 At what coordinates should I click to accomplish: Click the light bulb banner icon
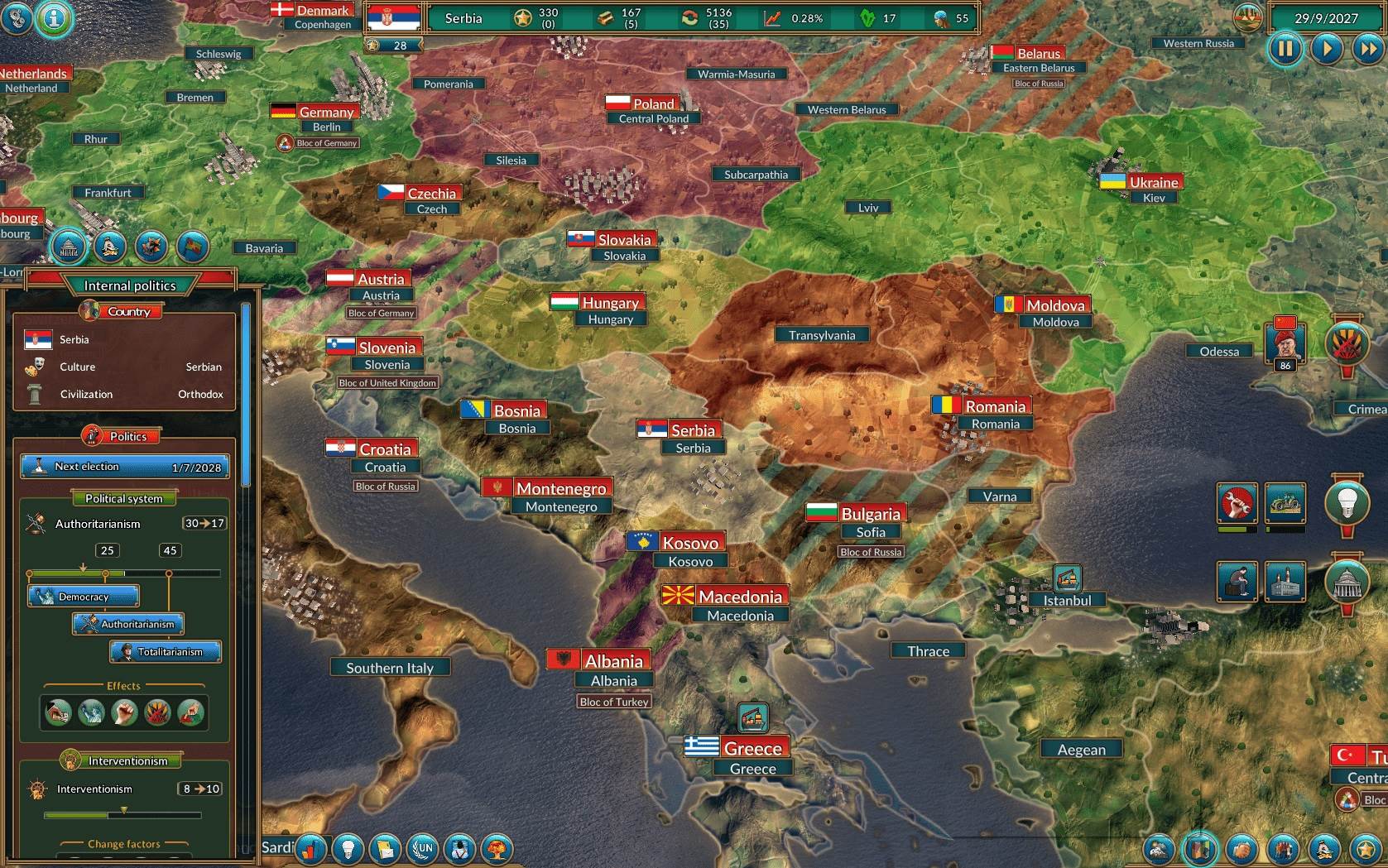point(1347,501)
